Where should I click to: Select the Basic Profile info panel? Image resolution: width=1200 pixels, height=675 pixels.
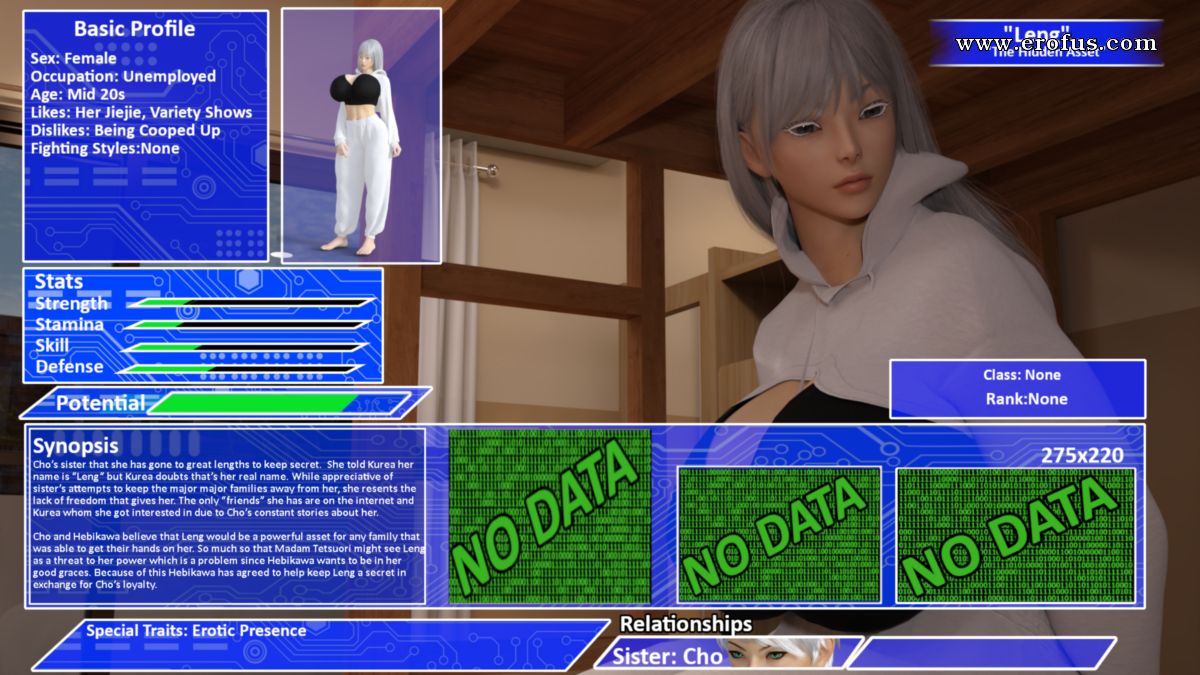coord(146,136)
